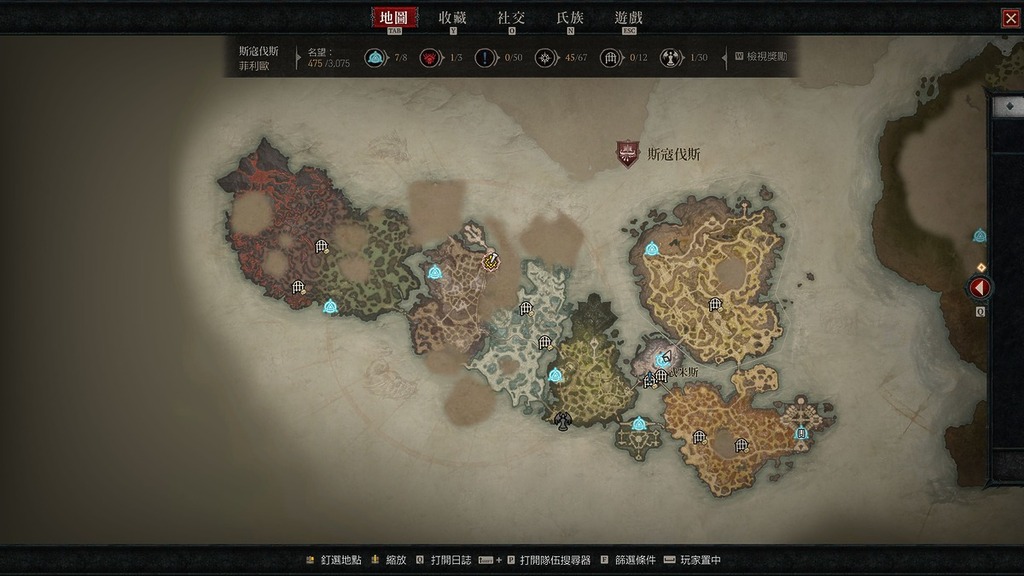The height and width of the screenshot is (576, 1024).
Task: Switch to the 地圖 (Map) tab
Action: point(394,18)
